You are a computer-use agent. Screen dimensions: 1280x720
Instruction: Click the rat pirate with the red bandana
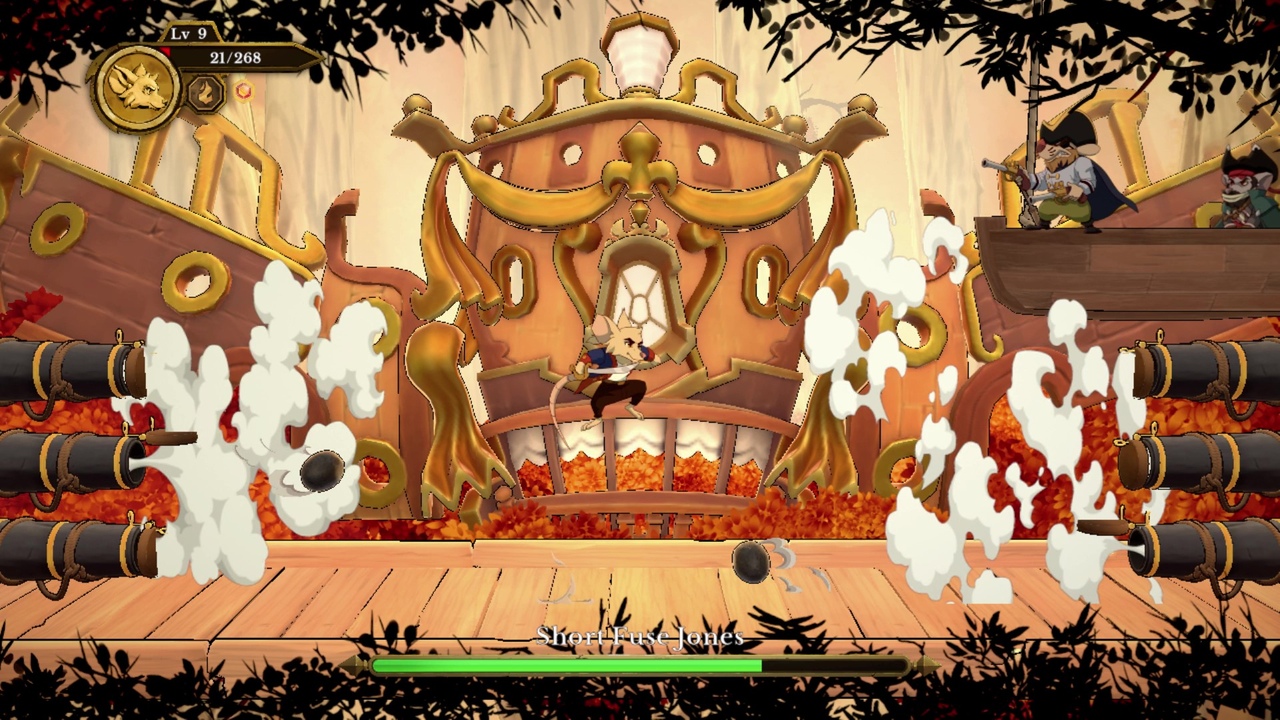[x=1240, y=195]
